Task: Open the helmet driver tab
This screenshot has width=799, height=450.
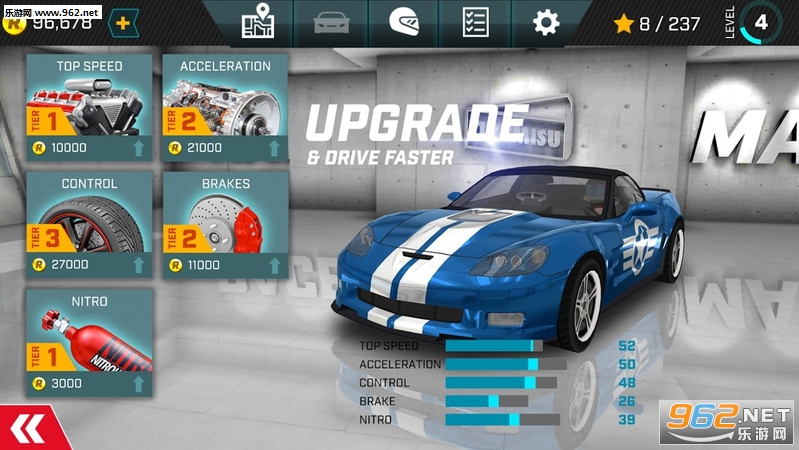Action: (403, 22)
